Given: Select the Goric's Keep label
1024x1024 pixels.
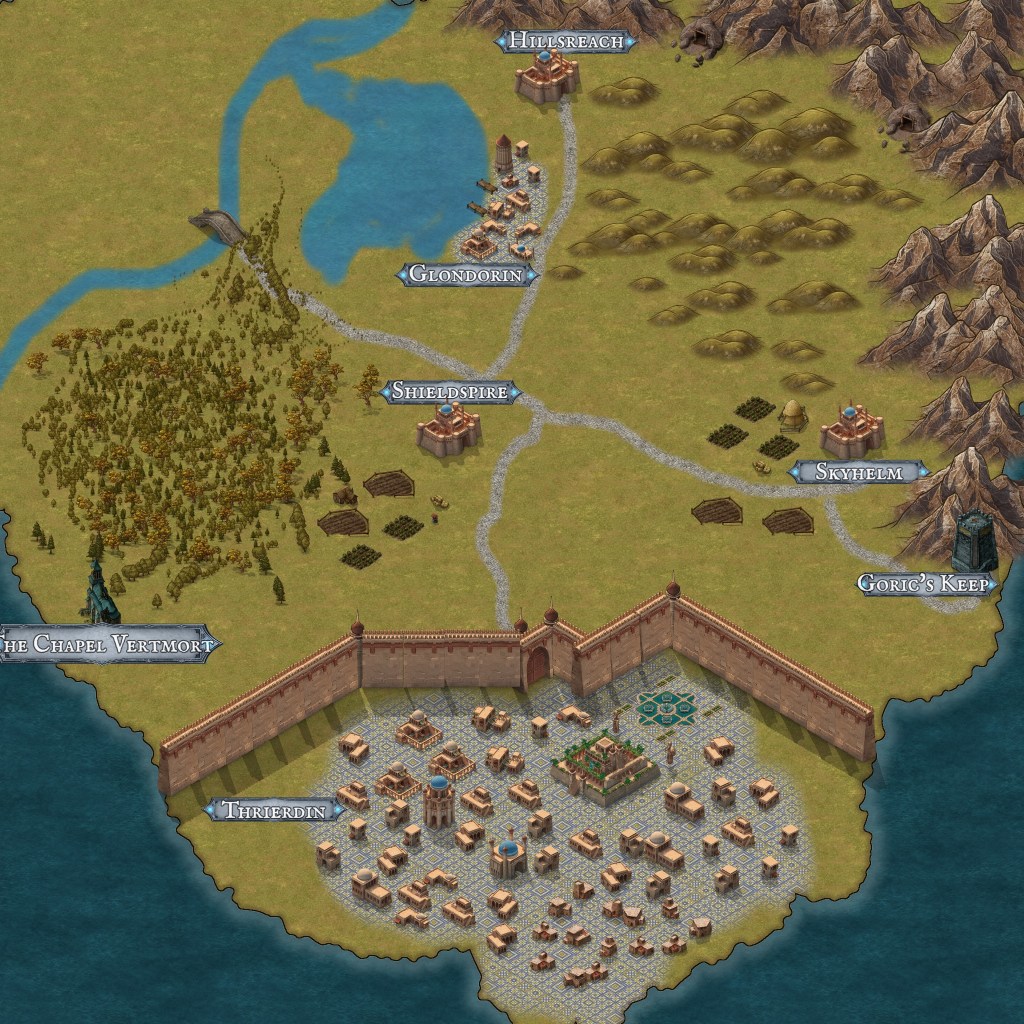Looking at the screenshot, I should pyautogui.click(x=927, y=584).
